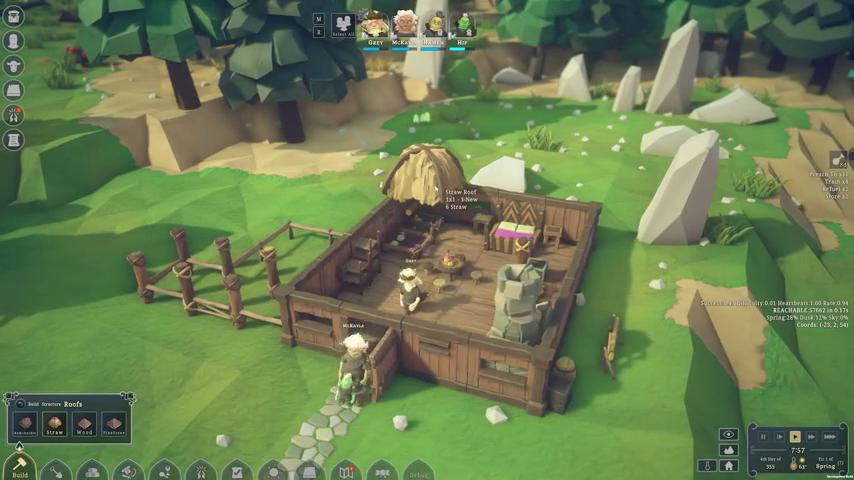The image size is (854, 480).
Task: Open the map book with red notification
Action: pyautogui.click(x=346, y=471)
